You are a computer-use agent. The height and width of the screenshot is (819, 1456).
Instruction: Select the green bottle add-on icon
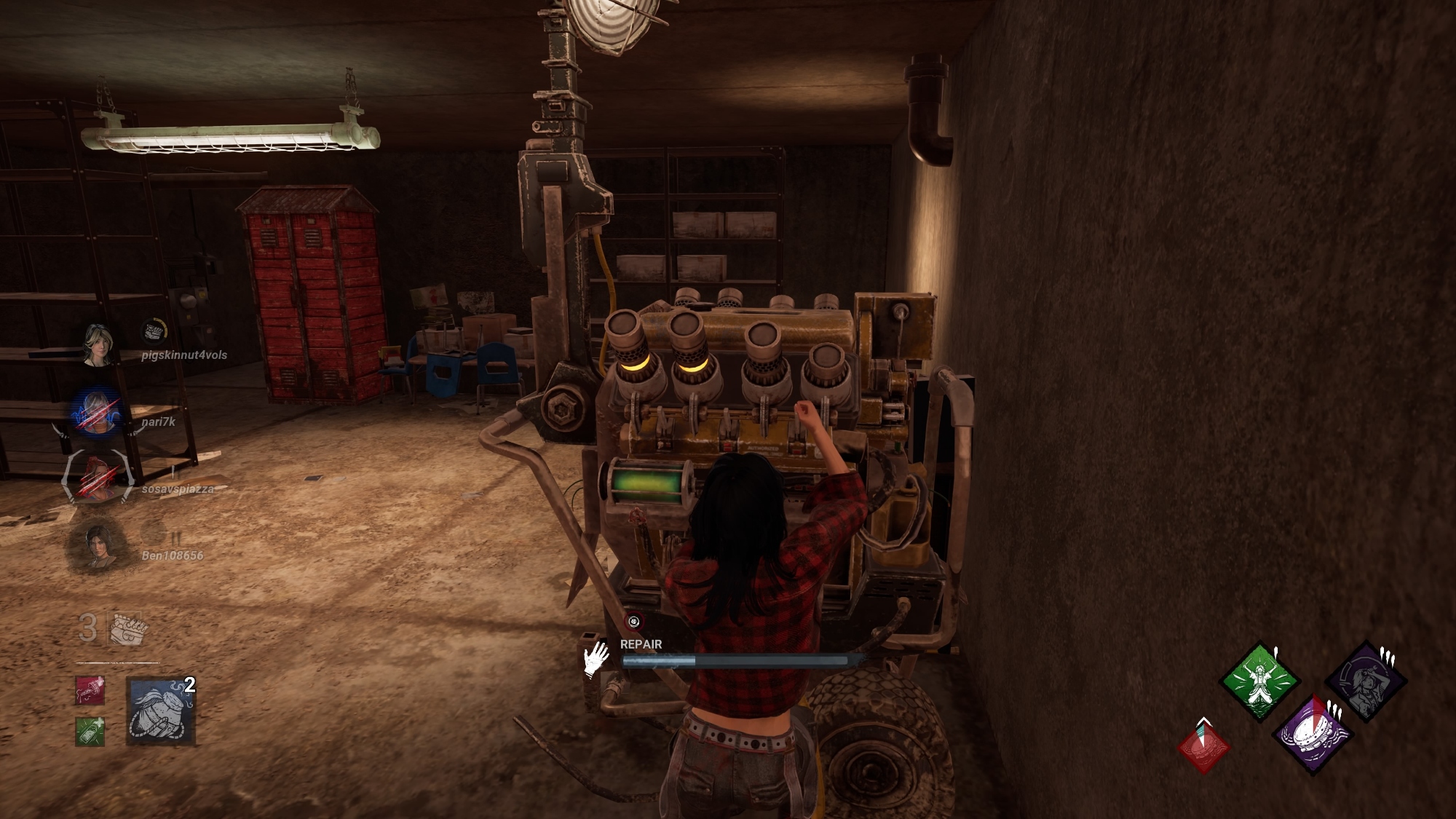pyautogui.click(x=90, y=731)
